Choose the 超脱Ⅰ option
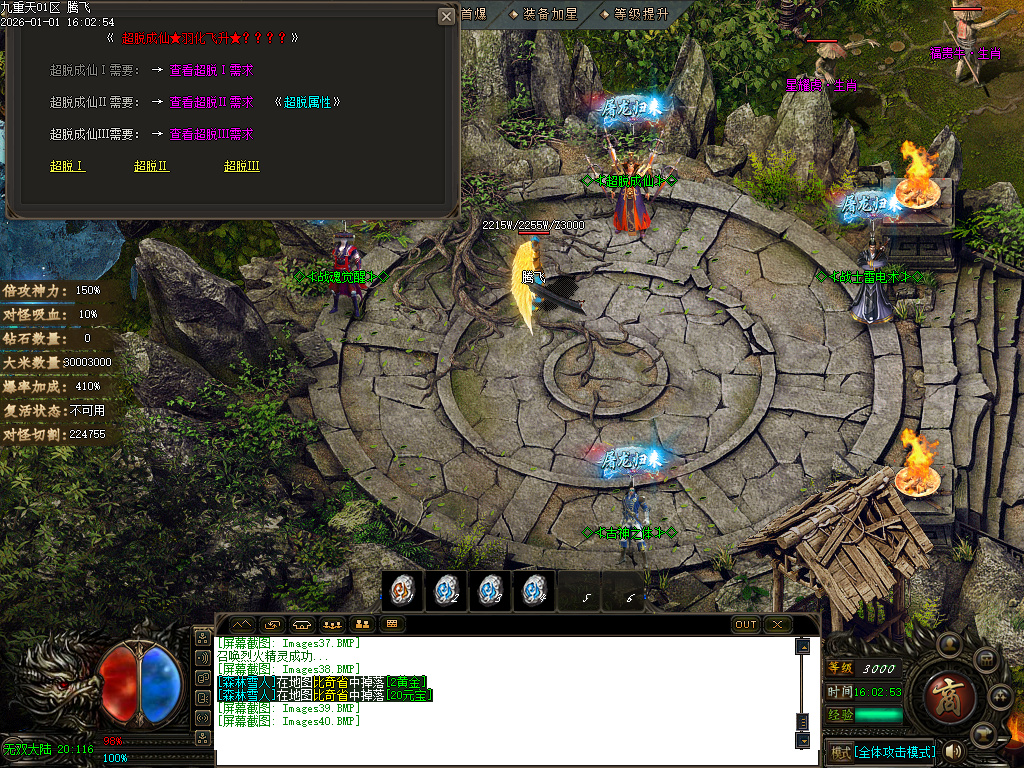The width and height of the screenshot is (1024, 768). (67, 166)
